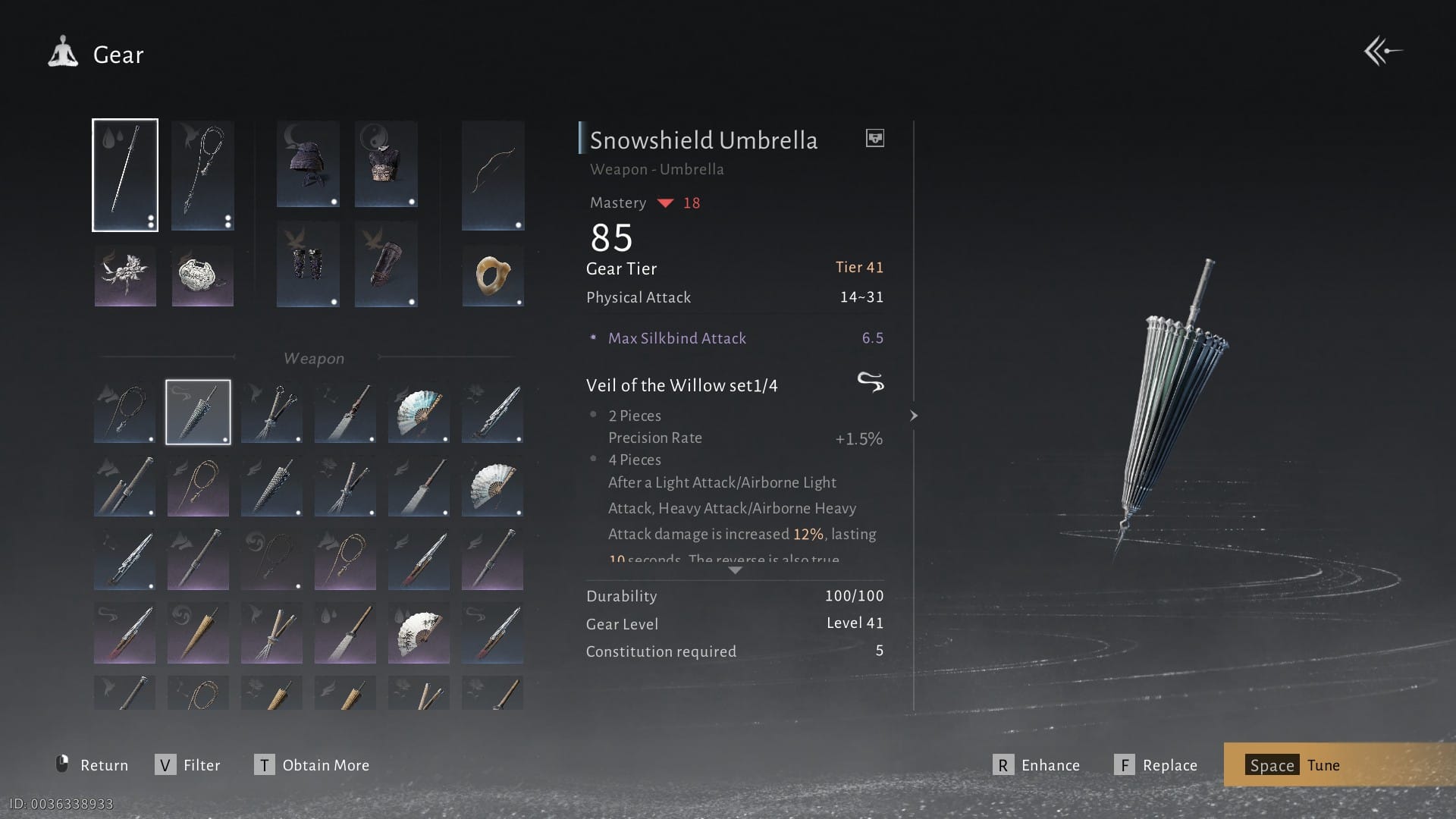
Task: Open the equipped jade ring slot
Action: pos(493,275)
